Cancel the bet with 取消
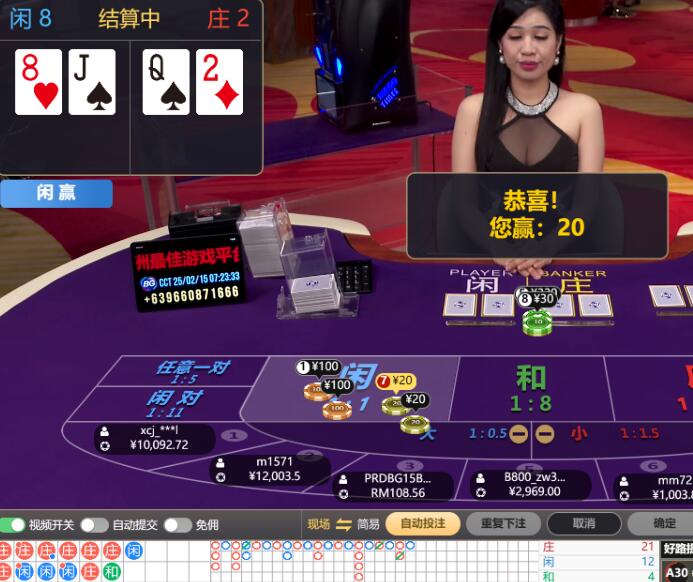The width and height of the screenshot is (693, 582). click(x=584, y=523)
